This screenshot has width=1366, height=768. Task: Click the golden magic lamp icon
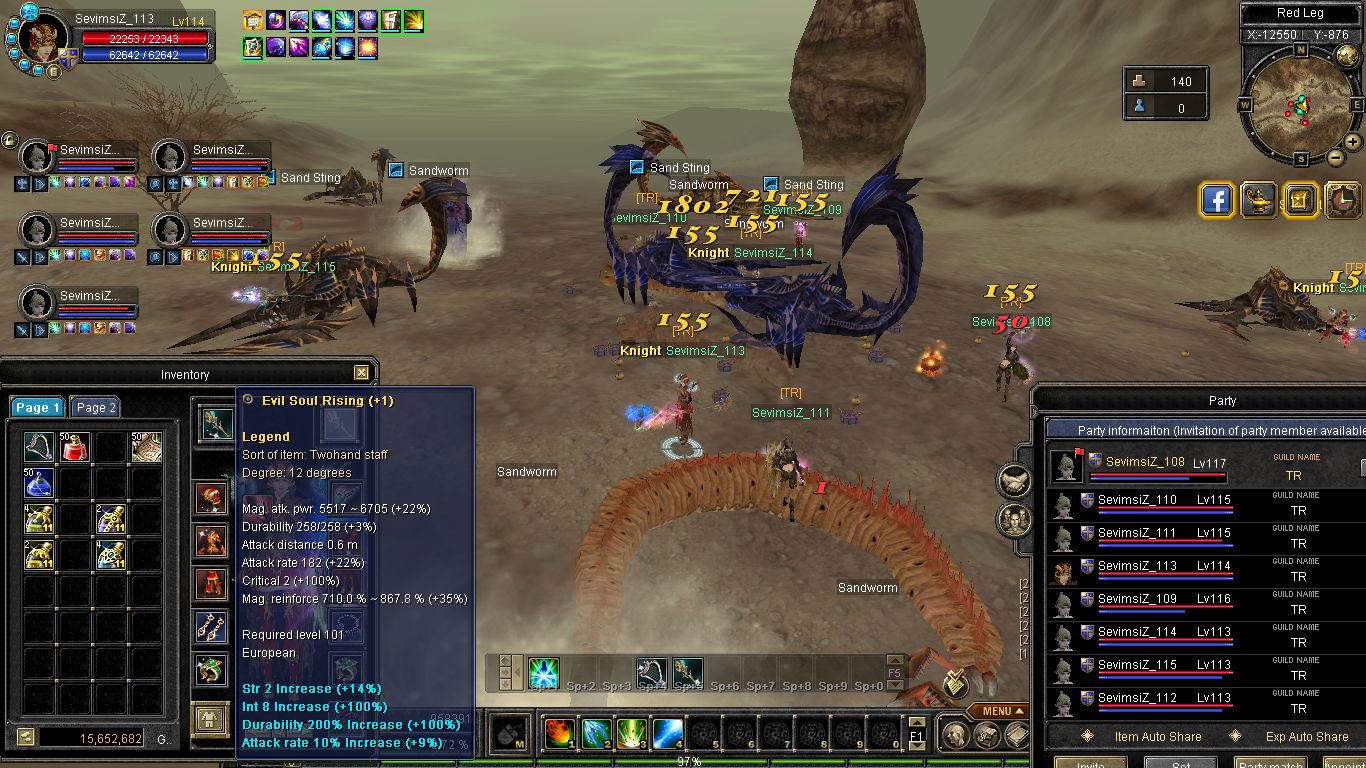click(x=1259, y=200)
